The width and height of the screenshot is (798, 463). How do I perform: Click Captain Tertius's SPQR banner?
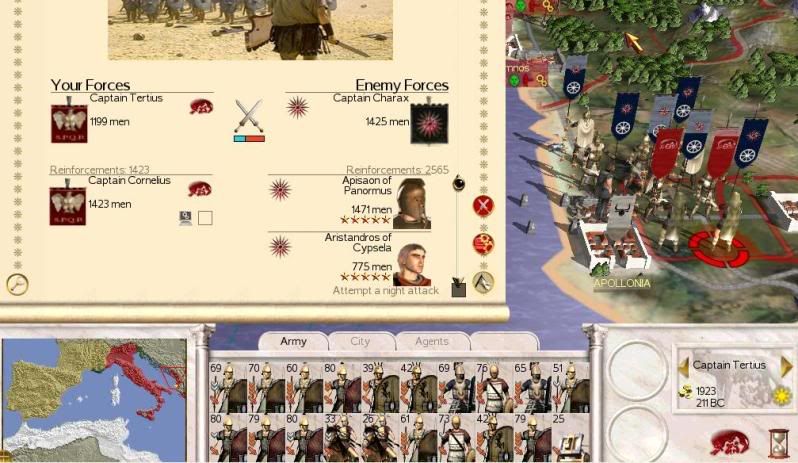click(69, 123)
